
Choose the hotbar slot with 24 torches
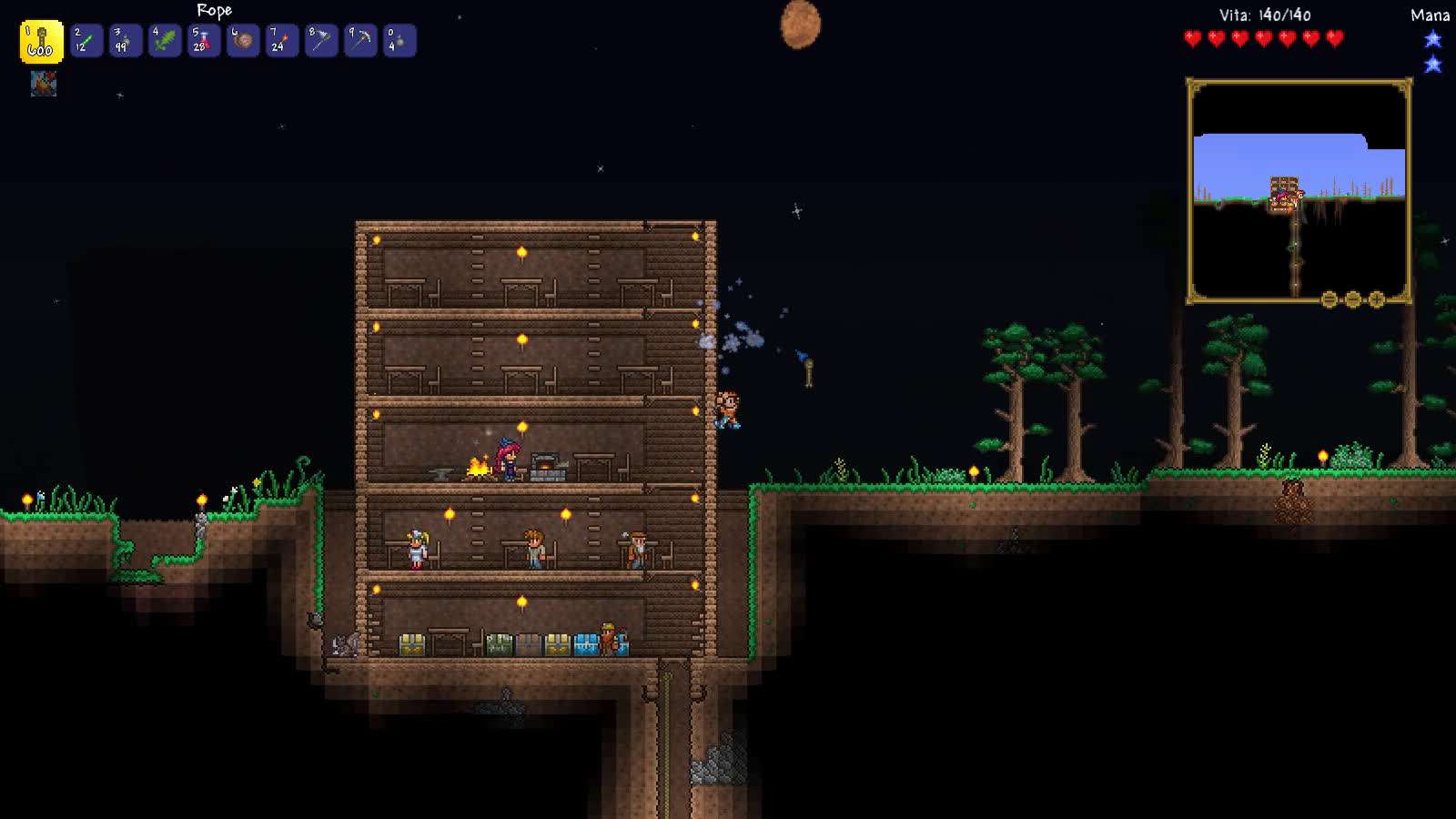(282, 41)
